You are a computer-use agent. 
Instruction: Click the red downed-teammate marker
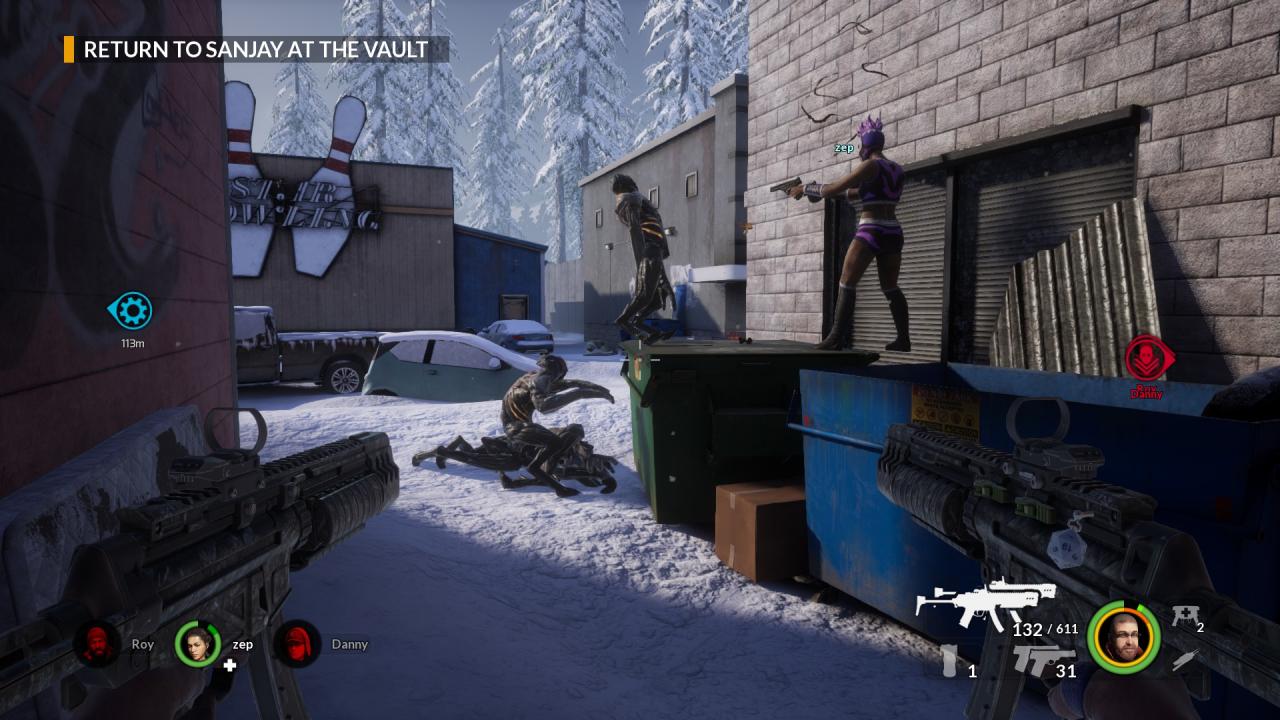pyautogui.click(x=1147, y=359)
